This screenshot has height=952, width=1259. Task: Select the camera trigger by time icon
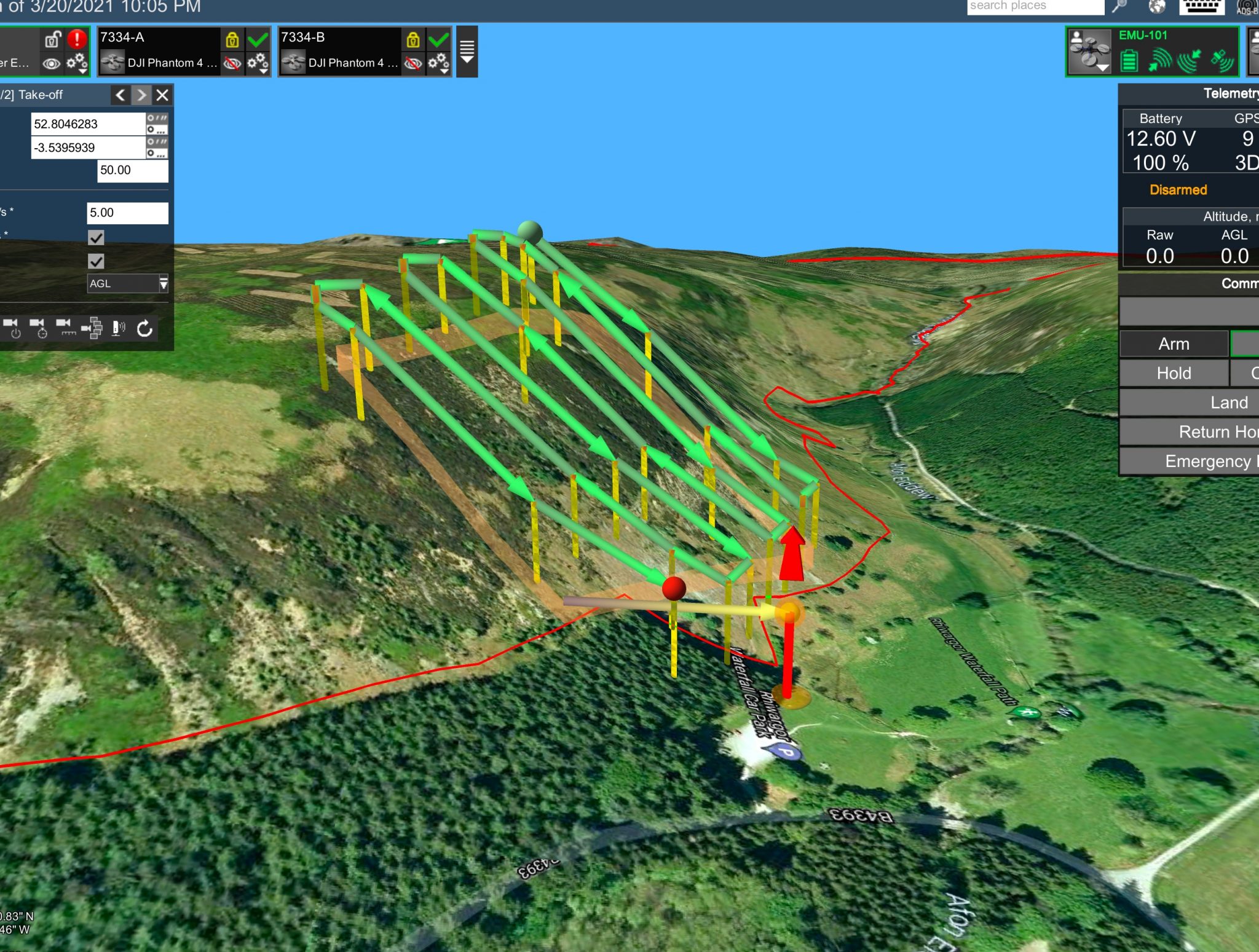tap(38, 329)
